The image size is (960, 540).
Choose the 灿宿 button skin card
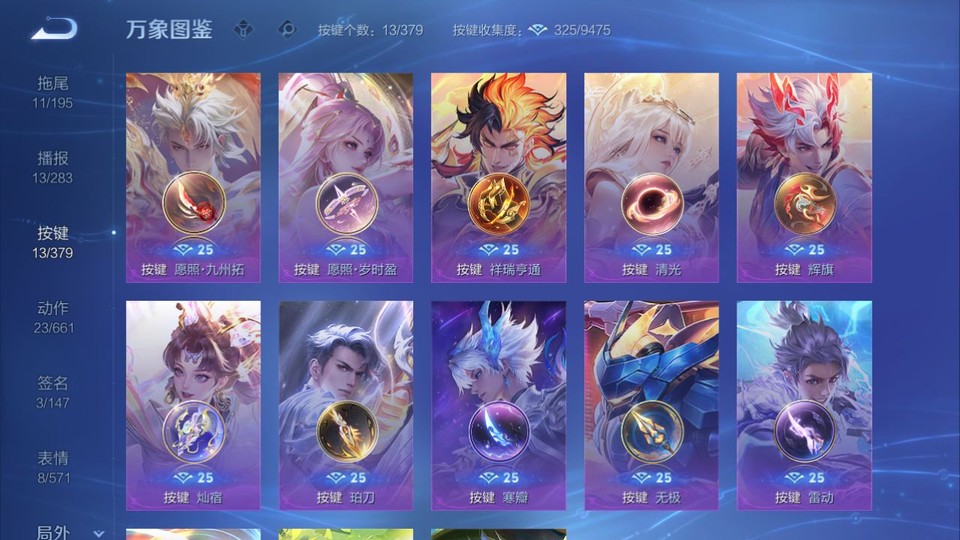point(193,405)
